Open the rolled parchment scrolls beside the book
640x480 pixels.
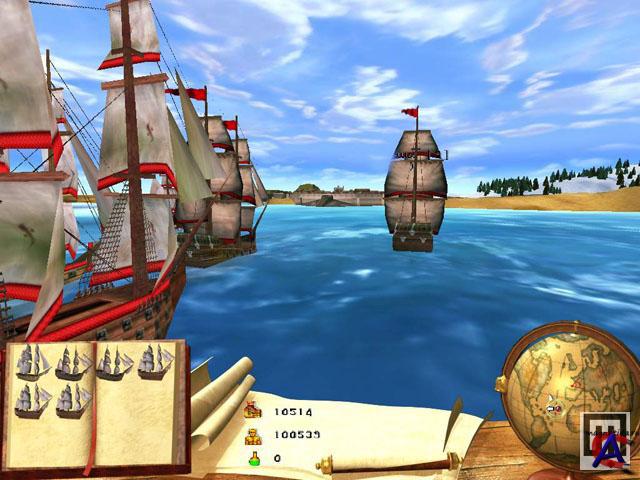tap(221, 402)
